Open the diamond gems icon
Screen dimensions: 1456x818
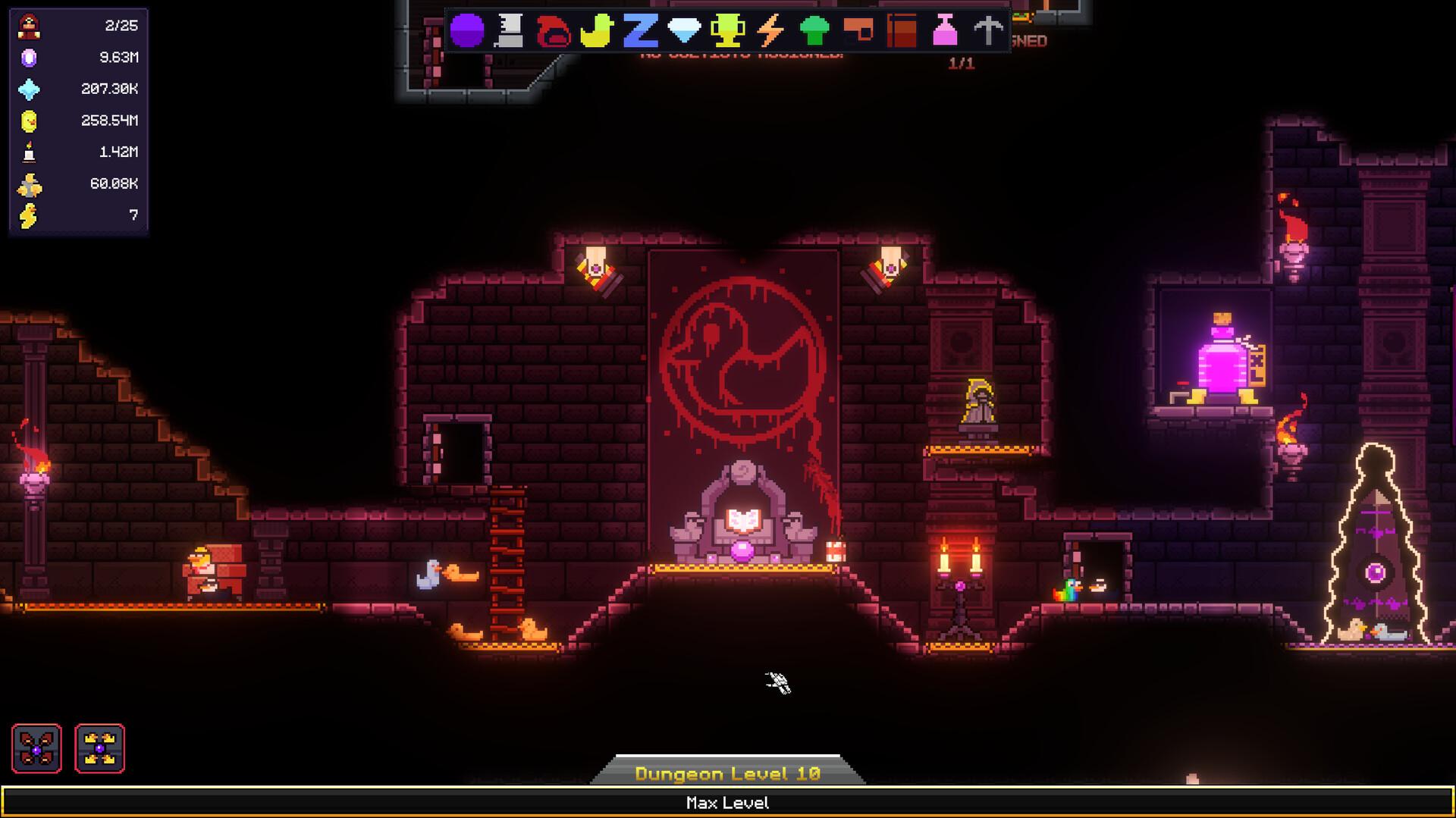pyautogui.click(x=685, y=30)
